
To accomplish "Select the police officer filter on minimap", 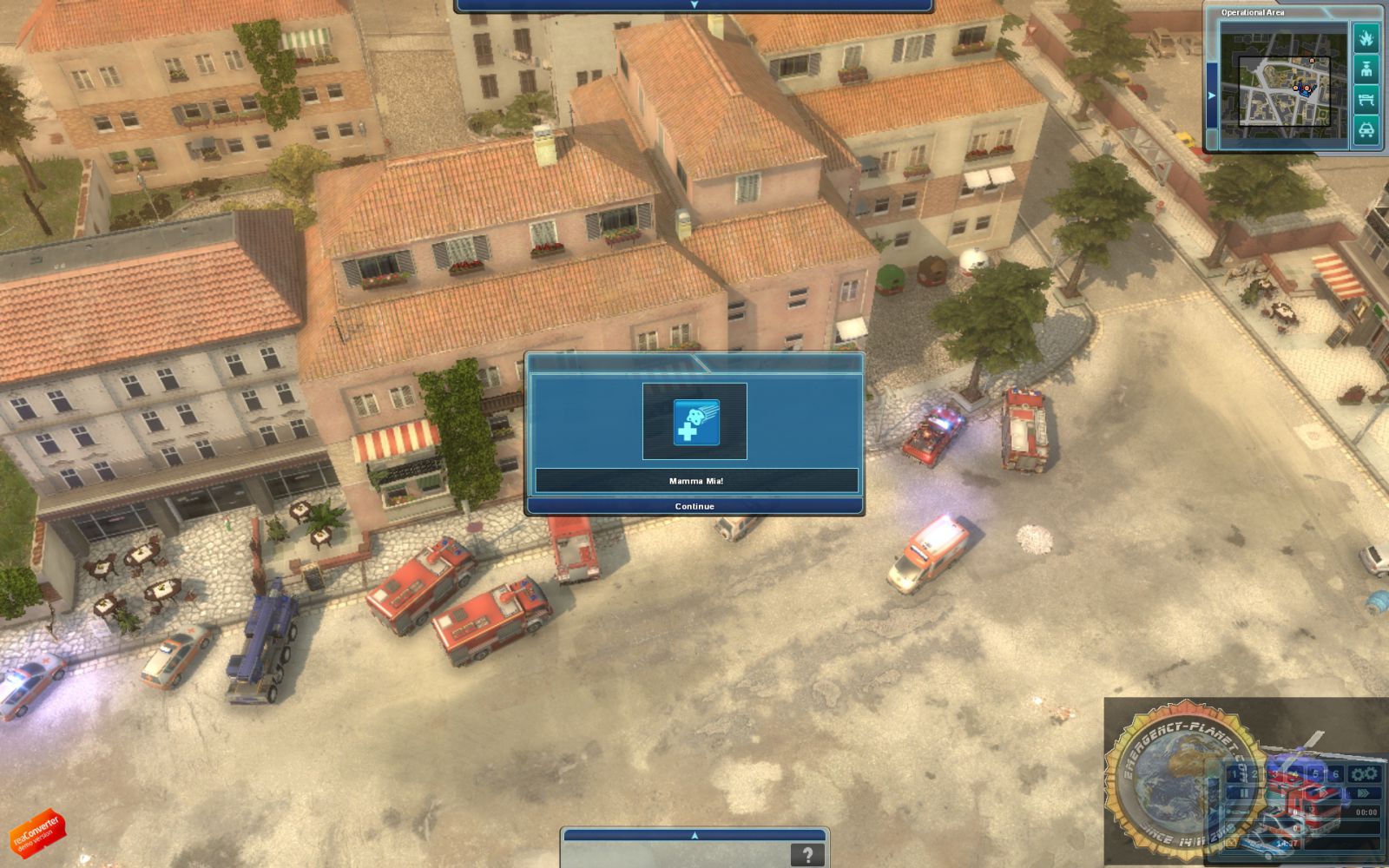I will [1366, 69].
